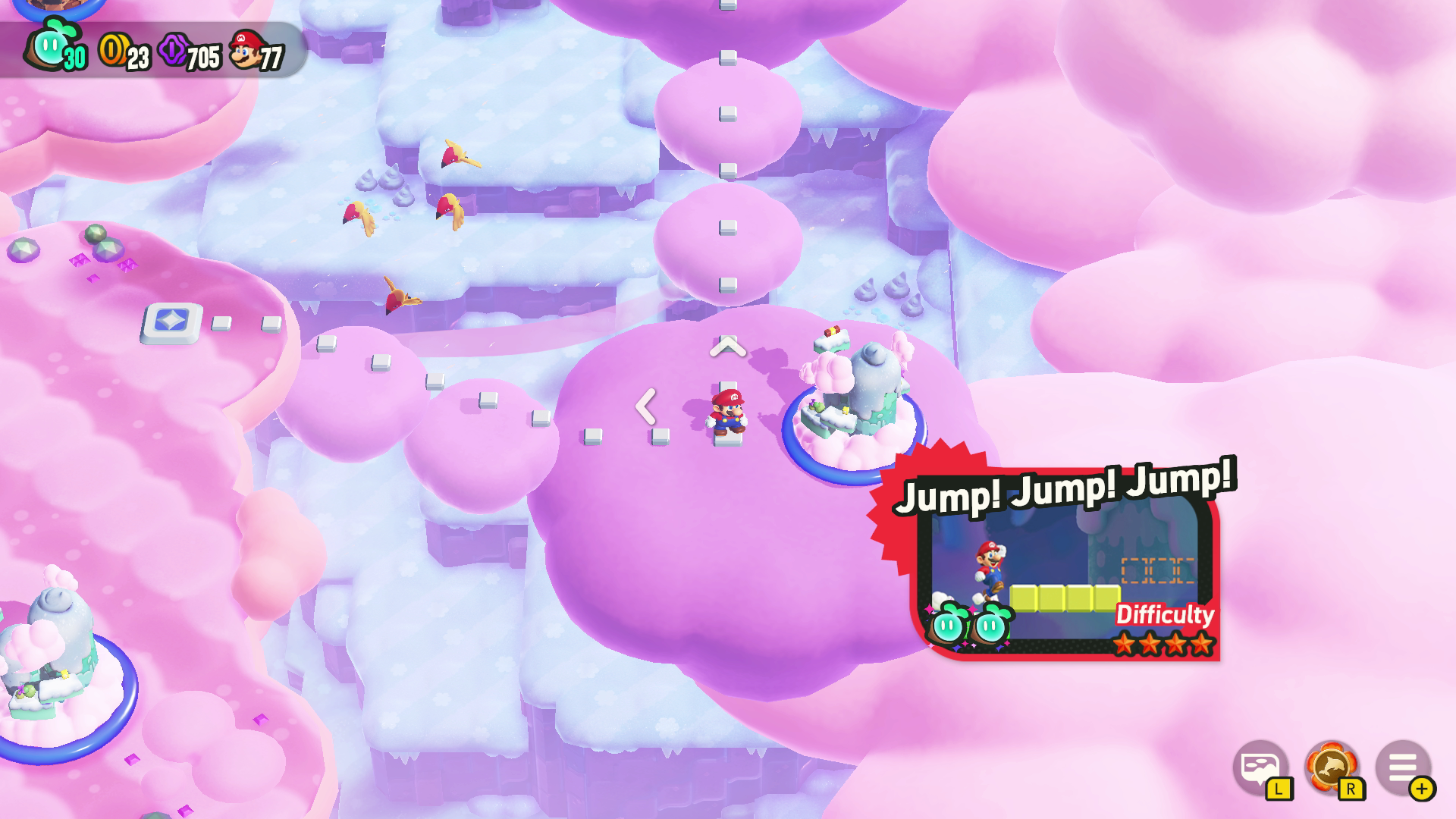
Task: Select the Mario lives counter icon
Action: [x=244, y=48]
